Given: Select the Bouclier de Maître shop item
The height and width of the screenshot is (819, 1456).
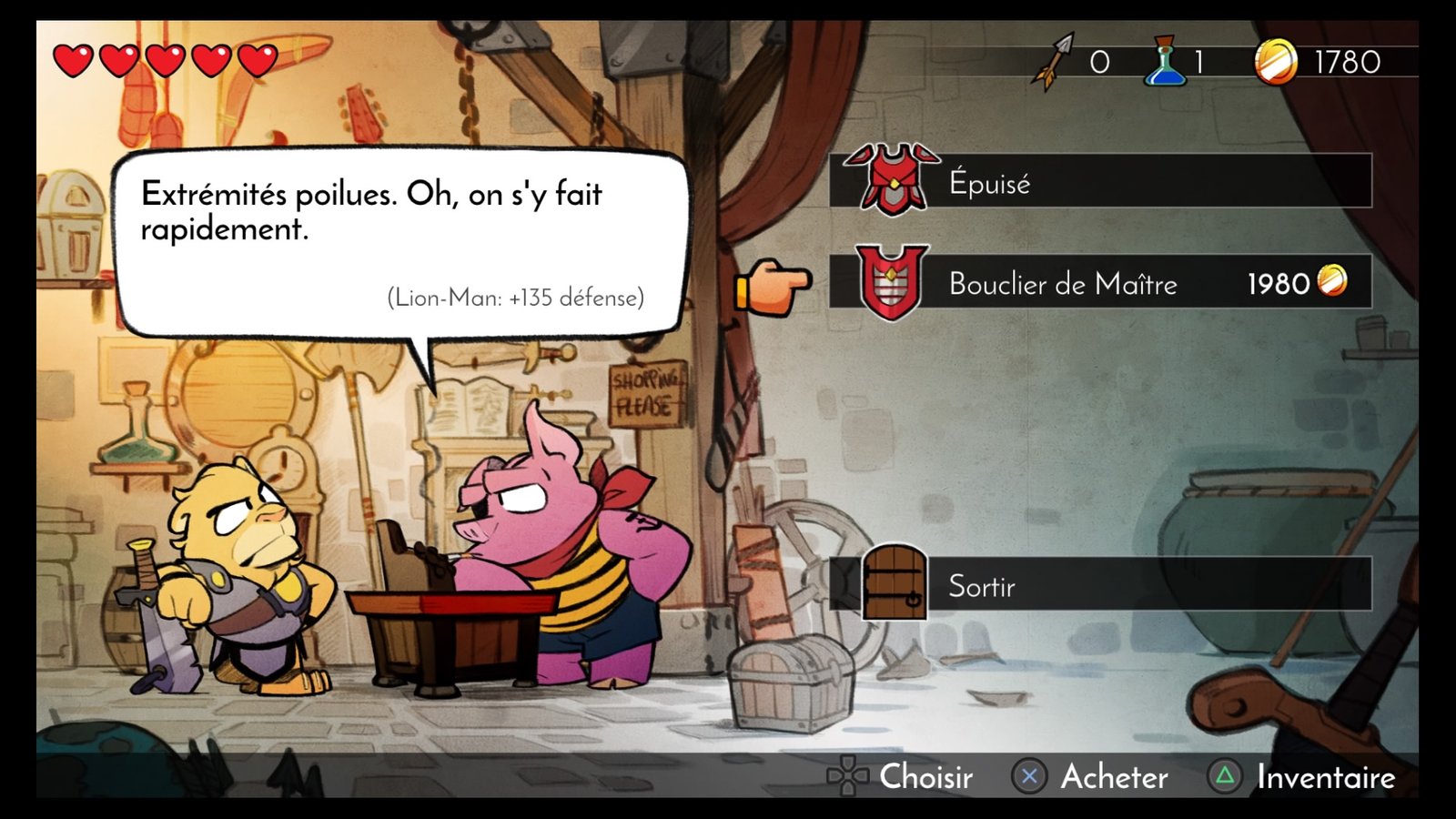Looking at the screenshot, I should [x=1099, y=283].
